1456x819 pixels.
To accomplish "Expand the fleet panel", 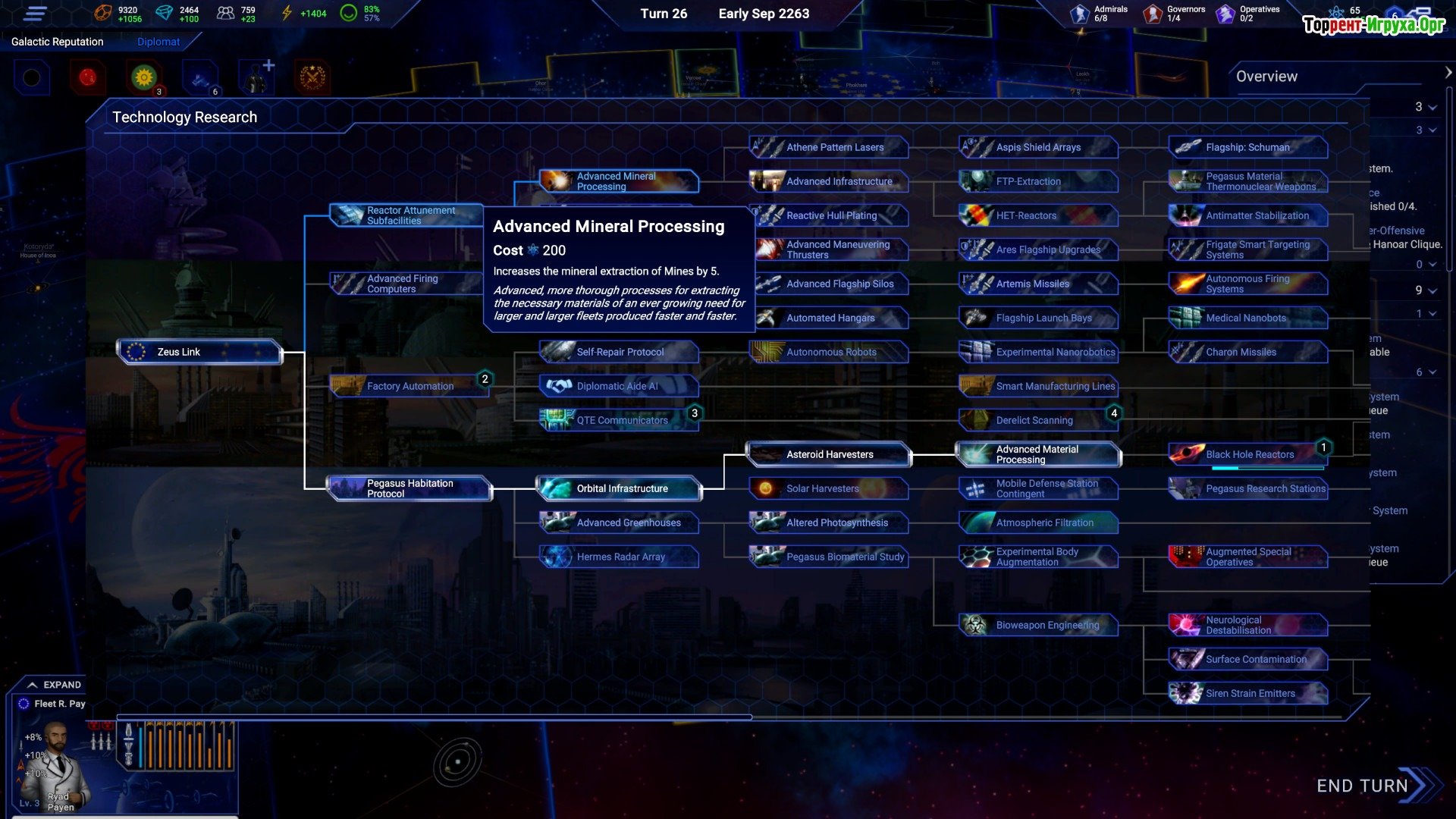I will point(54,685).
